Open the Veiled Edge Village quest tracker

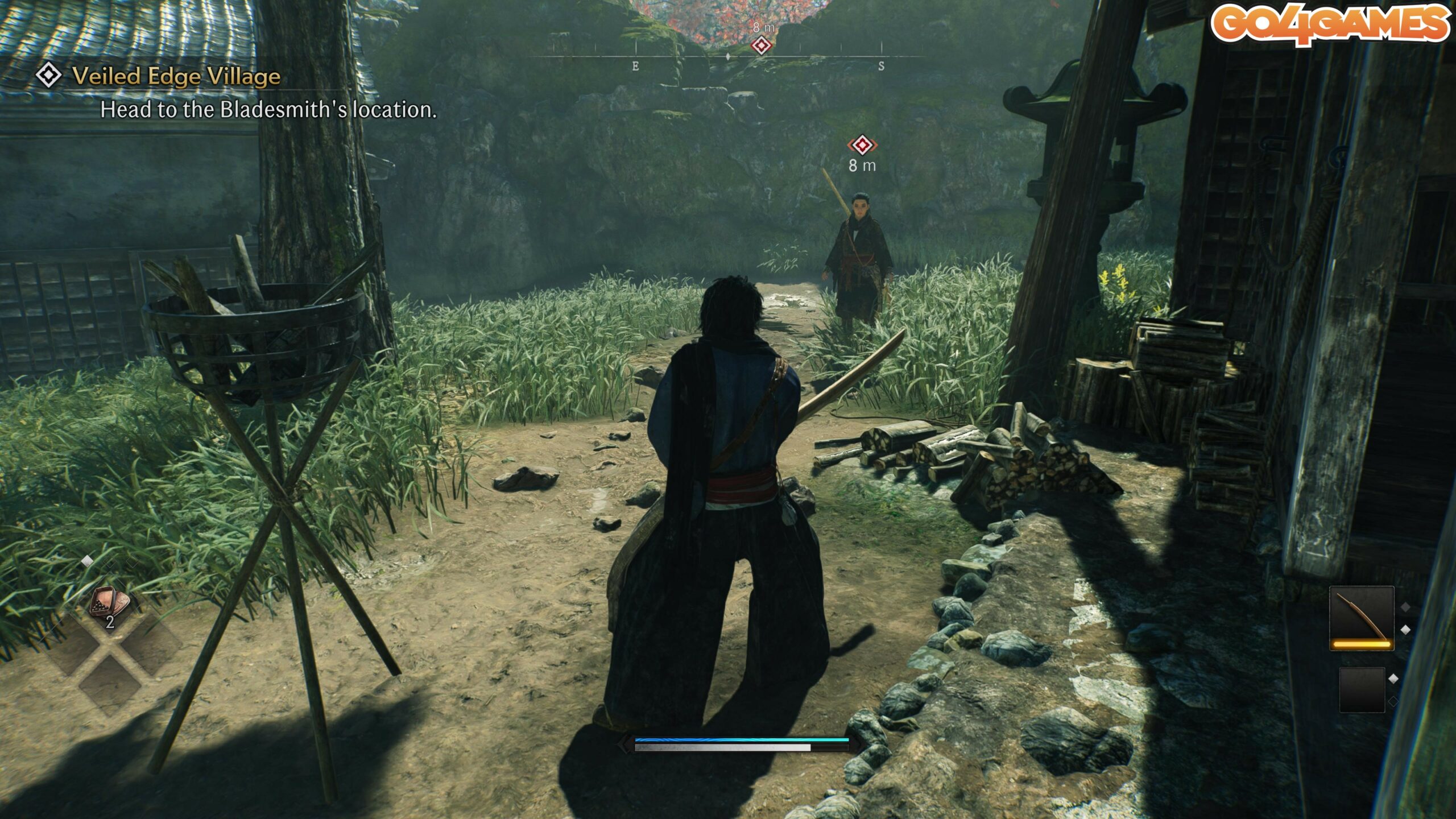pyautogui.click(x=176, y=76)
